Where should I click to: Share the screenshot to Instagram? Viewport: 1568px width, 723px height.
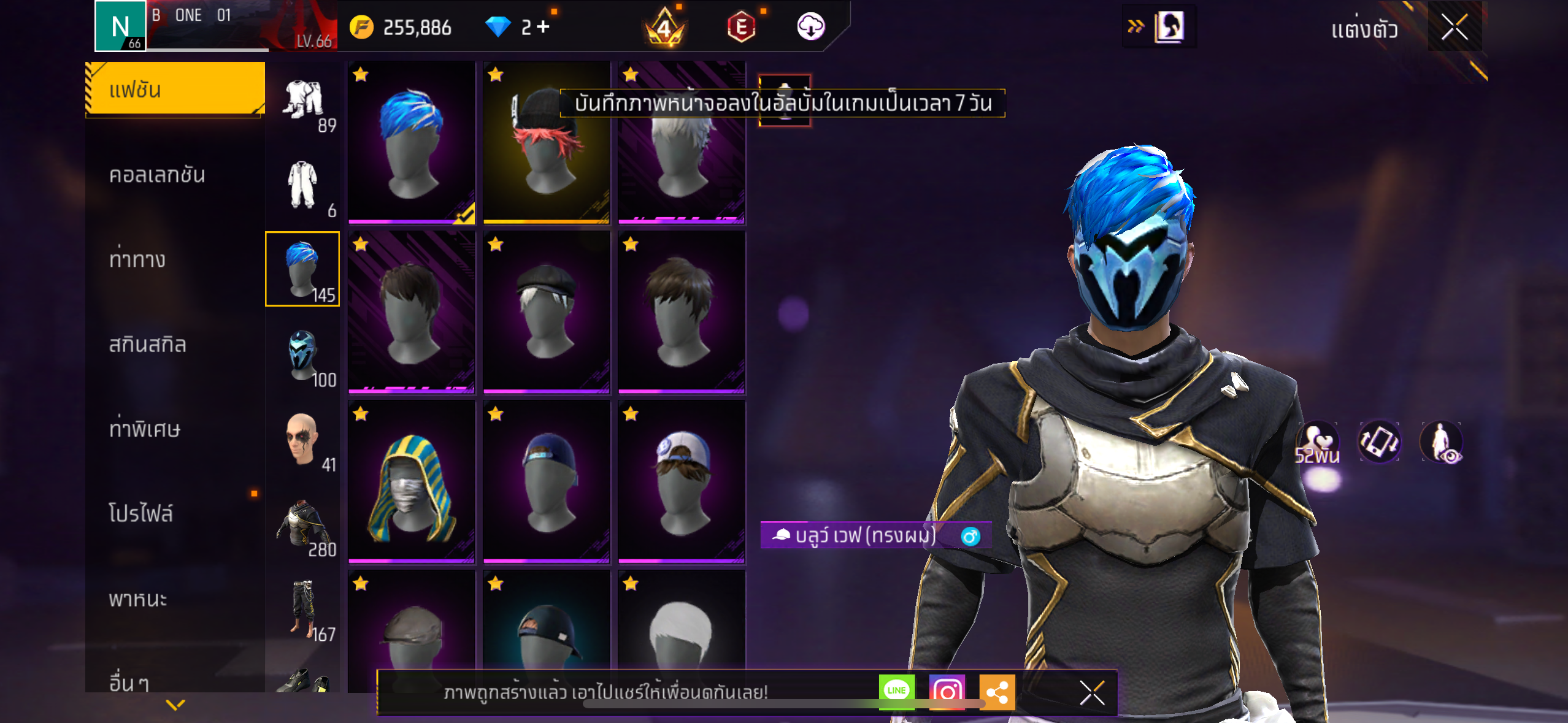coord(947,691)
